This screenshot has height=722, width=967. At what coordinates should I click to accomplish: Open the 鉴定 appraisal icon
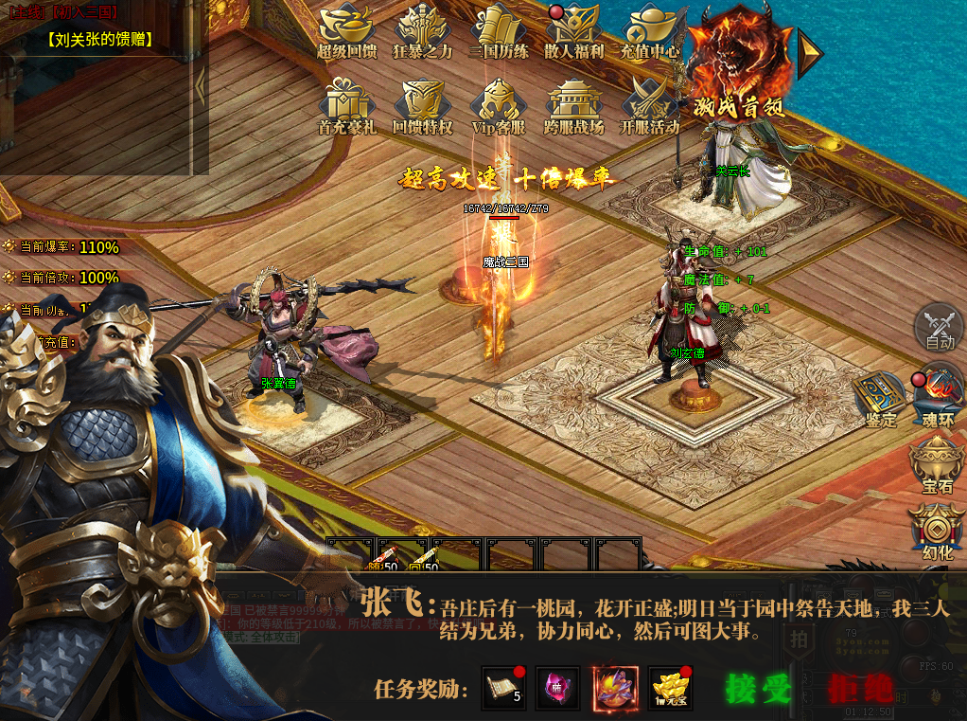[880, 398]
